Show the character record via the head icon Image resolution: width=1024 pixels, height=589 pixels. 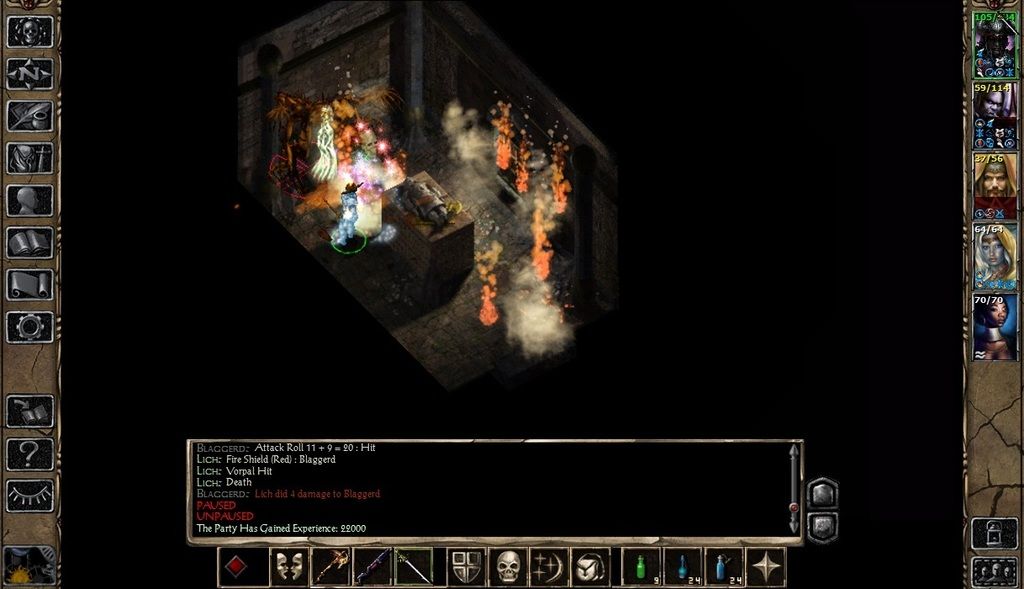[30, 200]
